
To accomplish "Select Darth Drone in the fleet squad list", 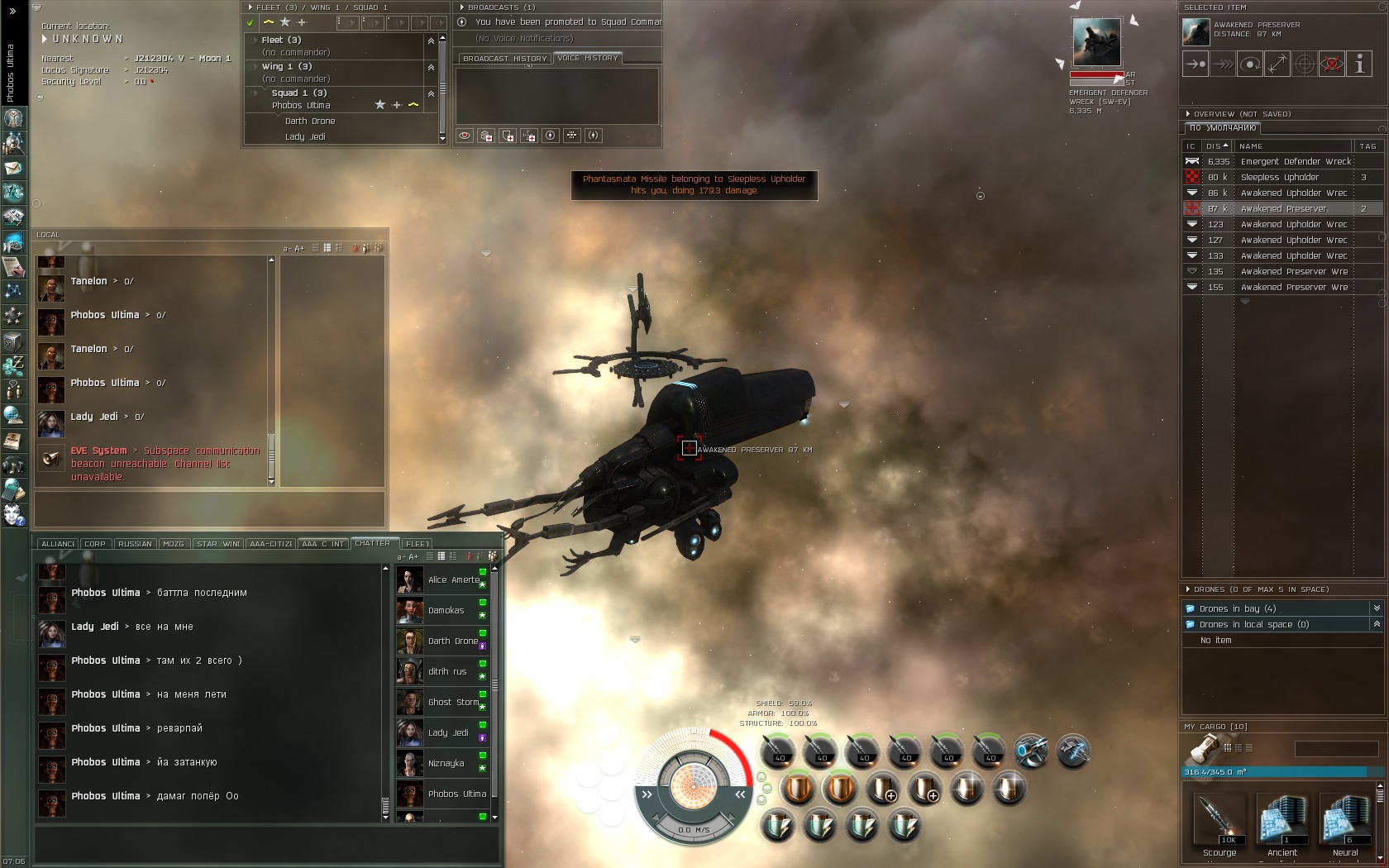I will tap(310, 122).
